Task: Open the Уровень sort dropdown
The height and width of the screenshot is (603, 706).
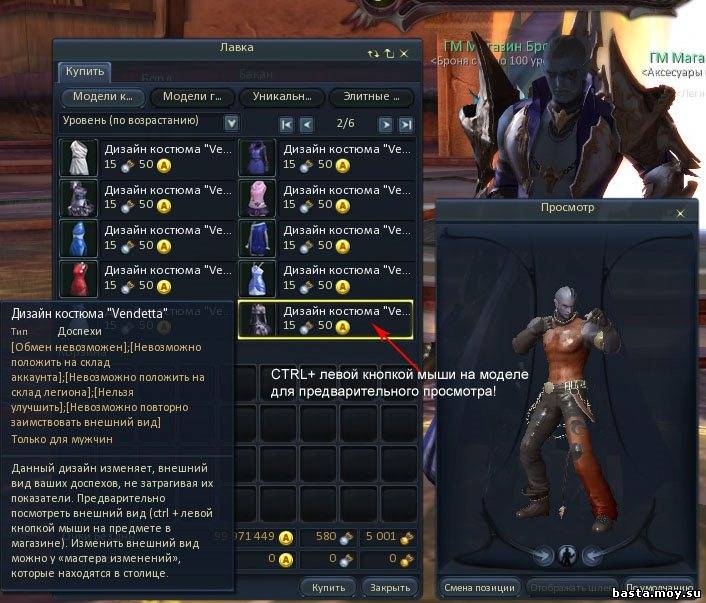Action: click(x=232, y=122)
